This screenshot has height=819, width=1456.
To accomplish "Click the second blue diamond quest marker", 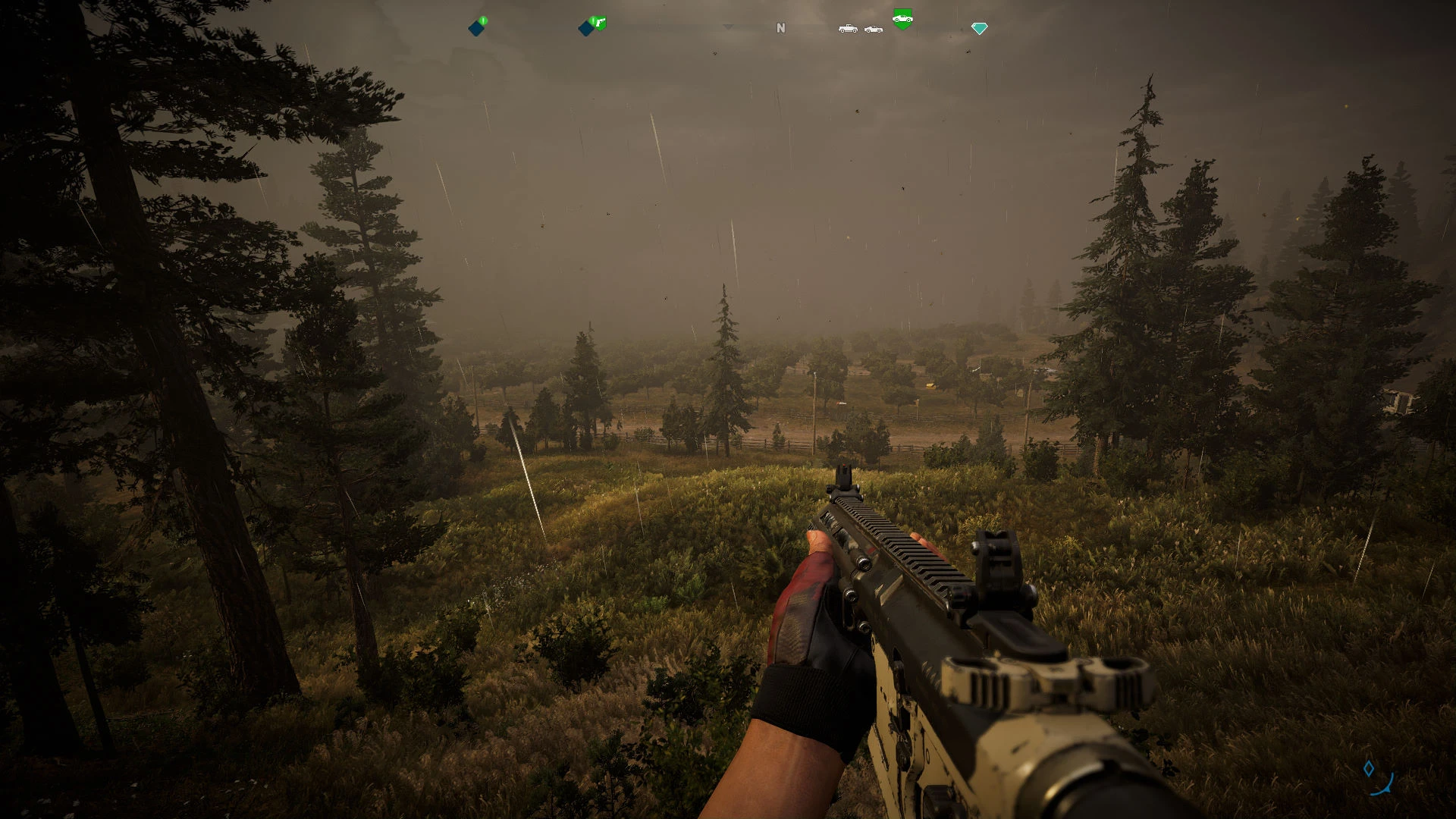I will [585, 28].
